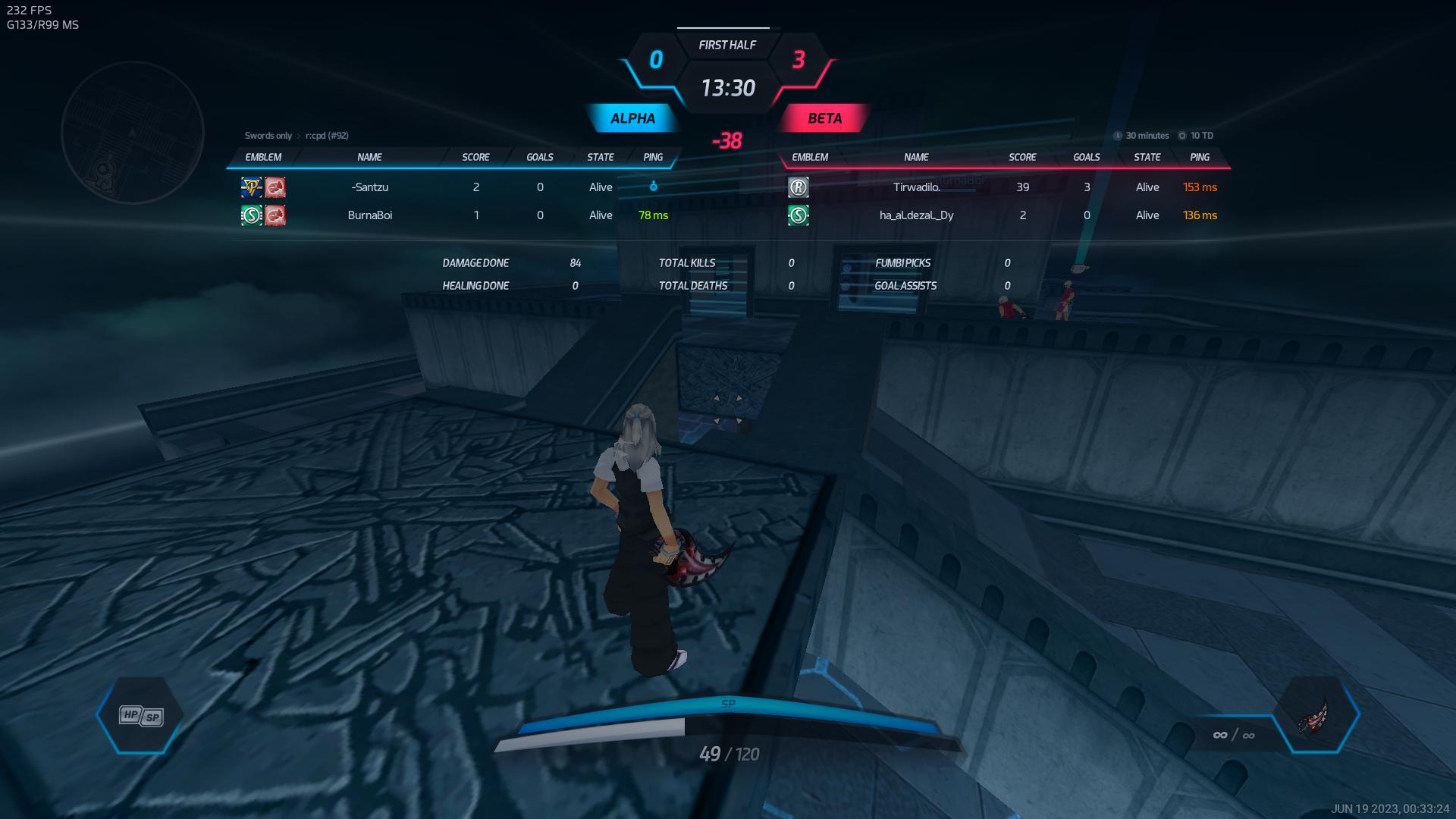Click the Alpha team banner
Viewport: 1456px width, 819px height.
pyautogui.click(x=632, y=118)
